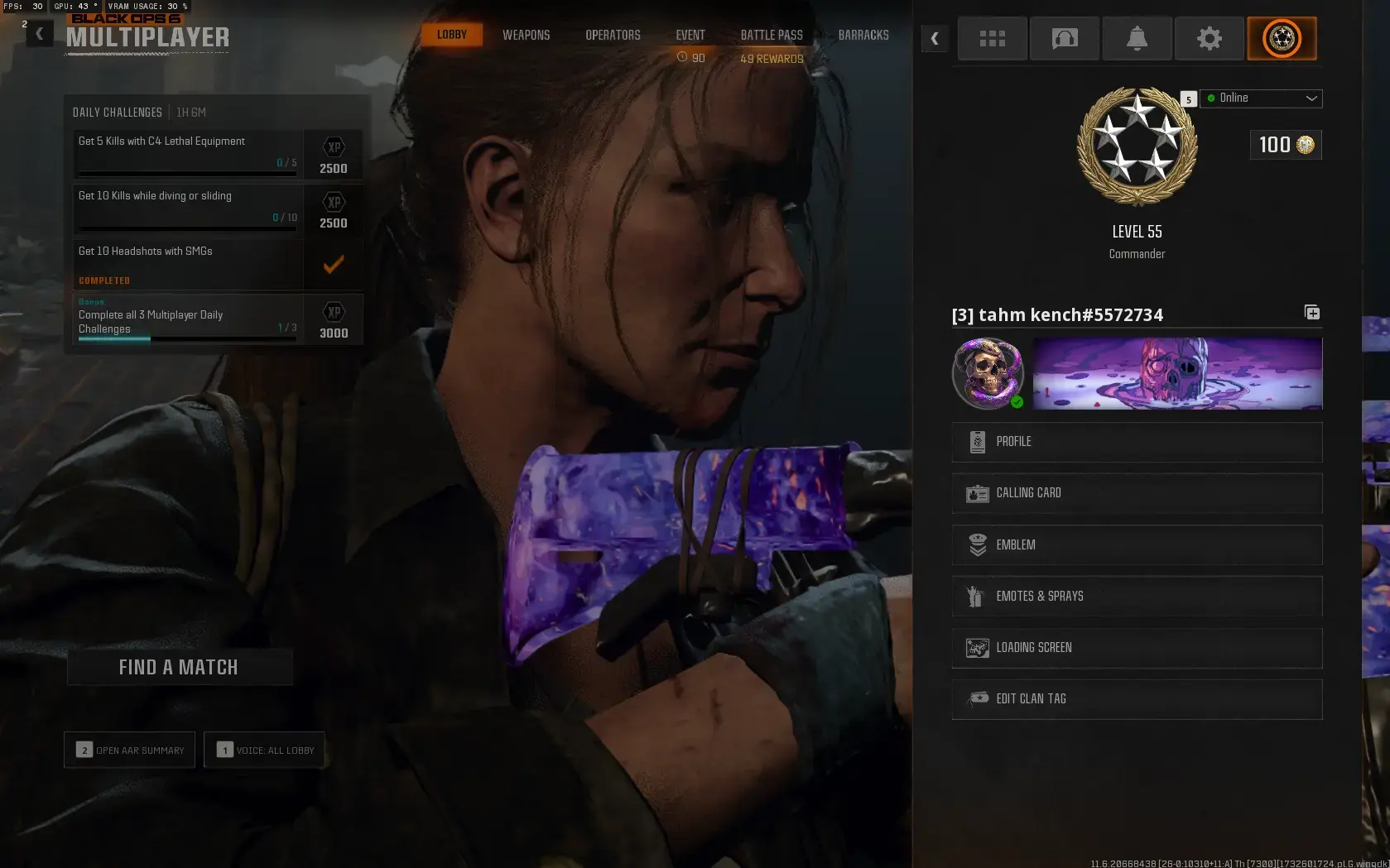This screenshot has width=1390, height=868.
Task: Collapse the right identity panel chevron
Action: pyautogui.click(x=934, y=38)
